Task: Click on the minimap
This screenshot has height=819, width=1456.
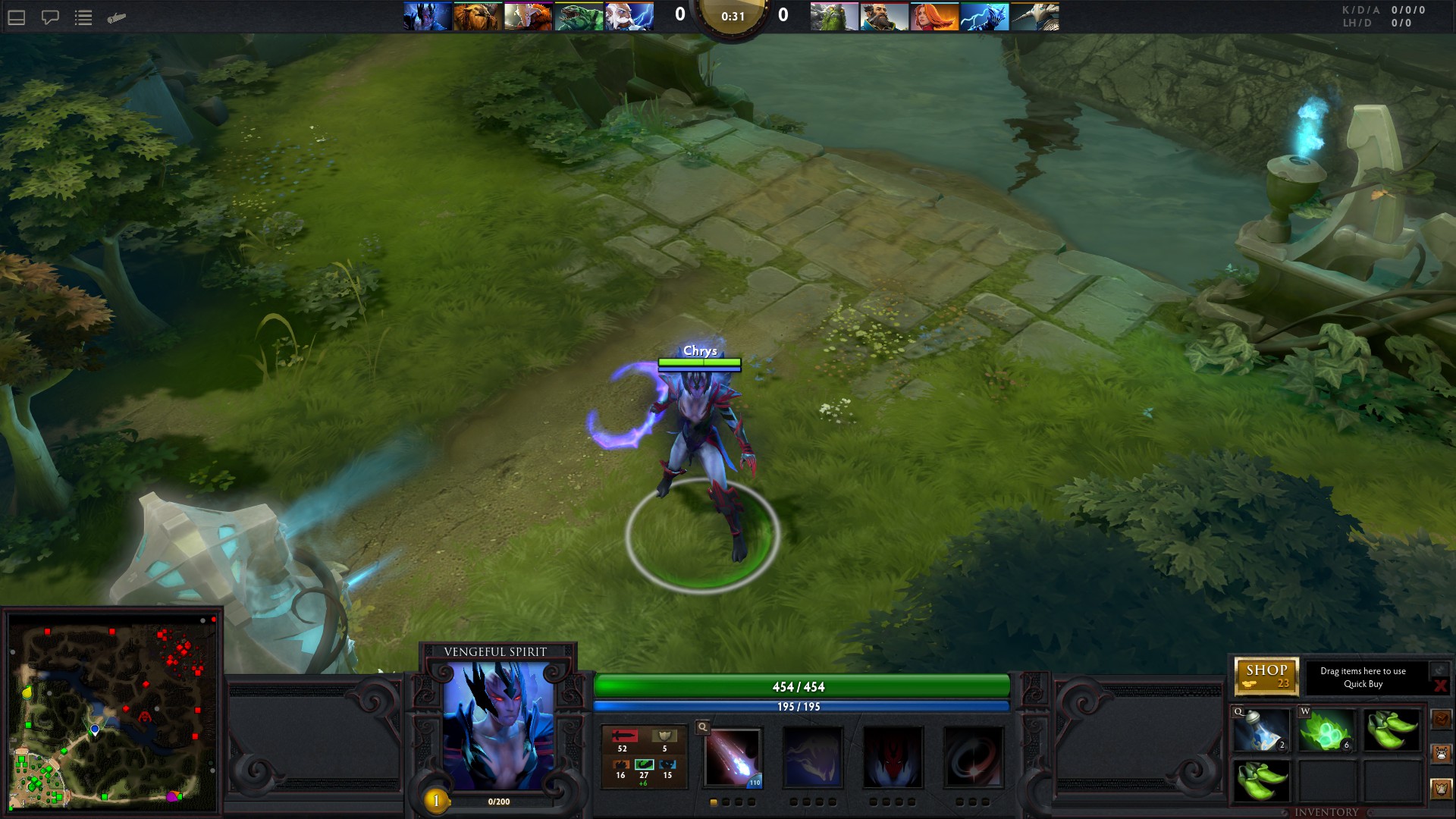Action: [113, 712]
